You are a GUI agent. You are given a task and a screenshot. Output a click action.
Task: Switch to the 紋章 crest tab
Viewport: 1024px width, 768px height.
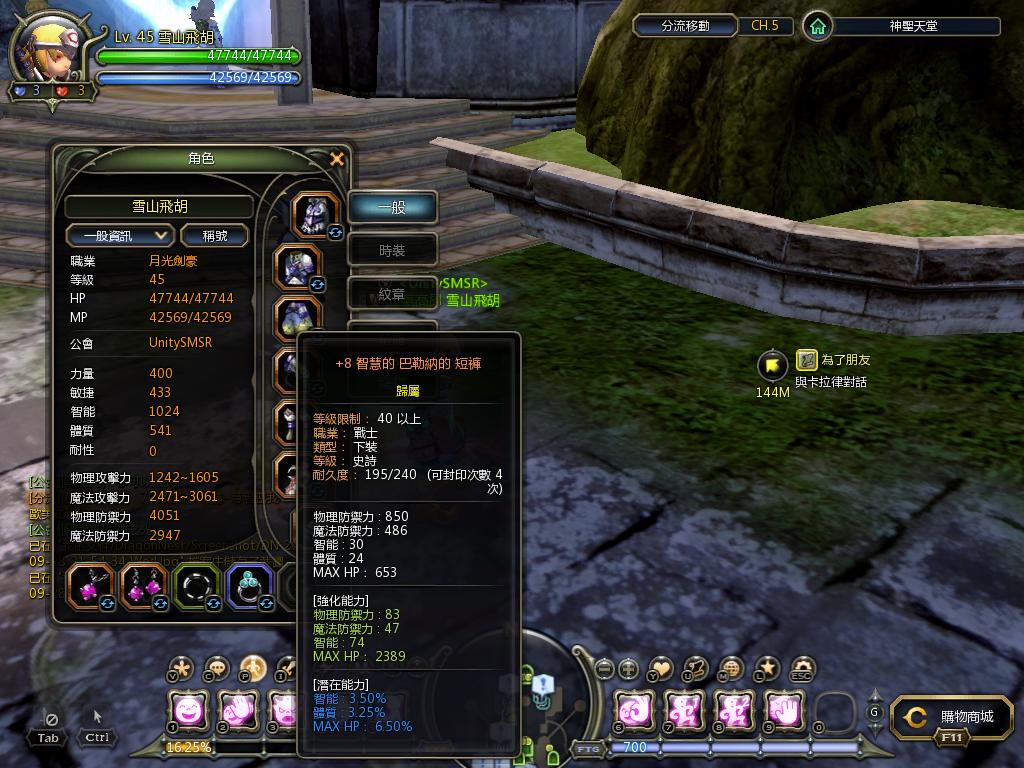click(392, 294)
